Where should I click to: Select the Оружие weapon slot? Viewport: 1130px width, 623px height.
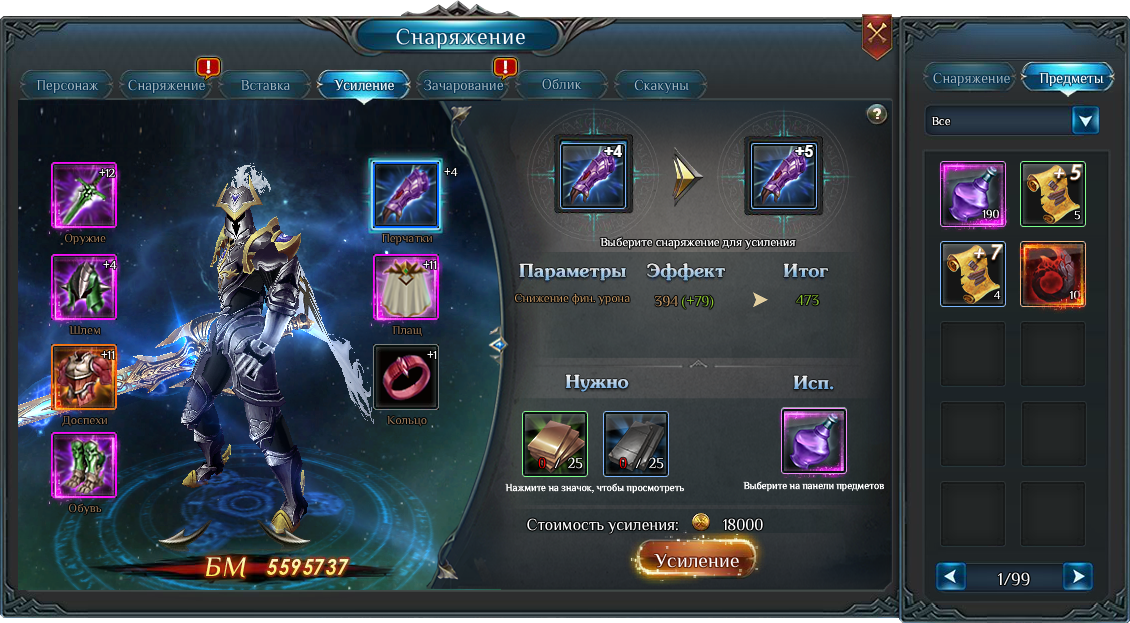pos(84,196)
